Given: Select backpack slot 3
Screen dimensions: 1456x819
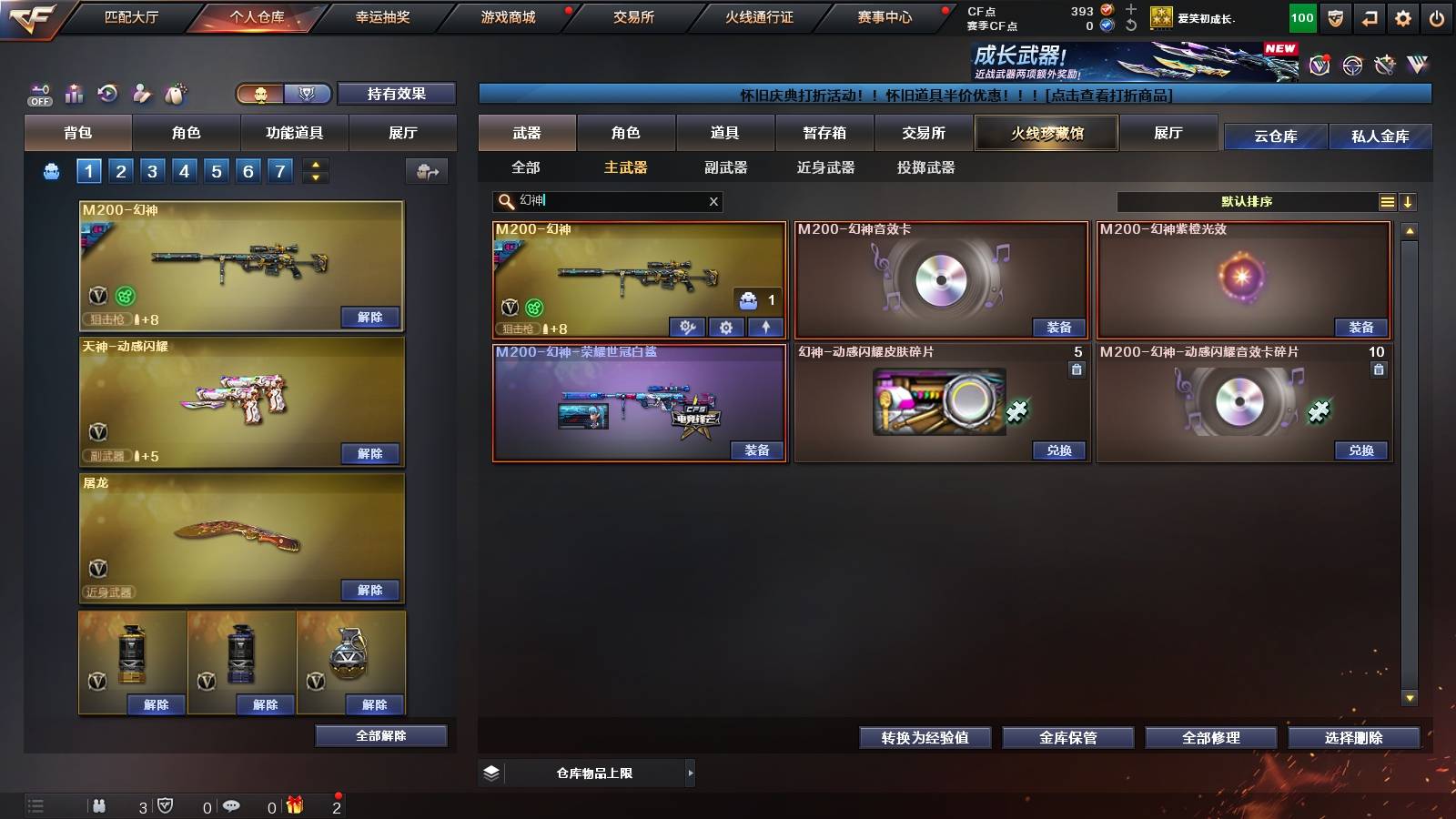Looking at the screenshot, I should click(151, 170).
